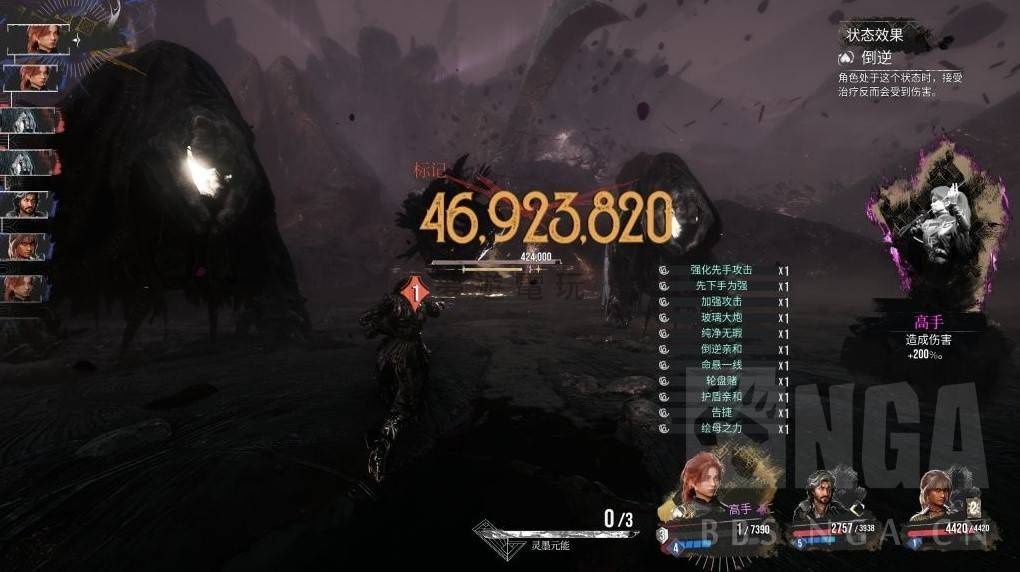Click the 倒逆 status effect entry

coord(876,59)
